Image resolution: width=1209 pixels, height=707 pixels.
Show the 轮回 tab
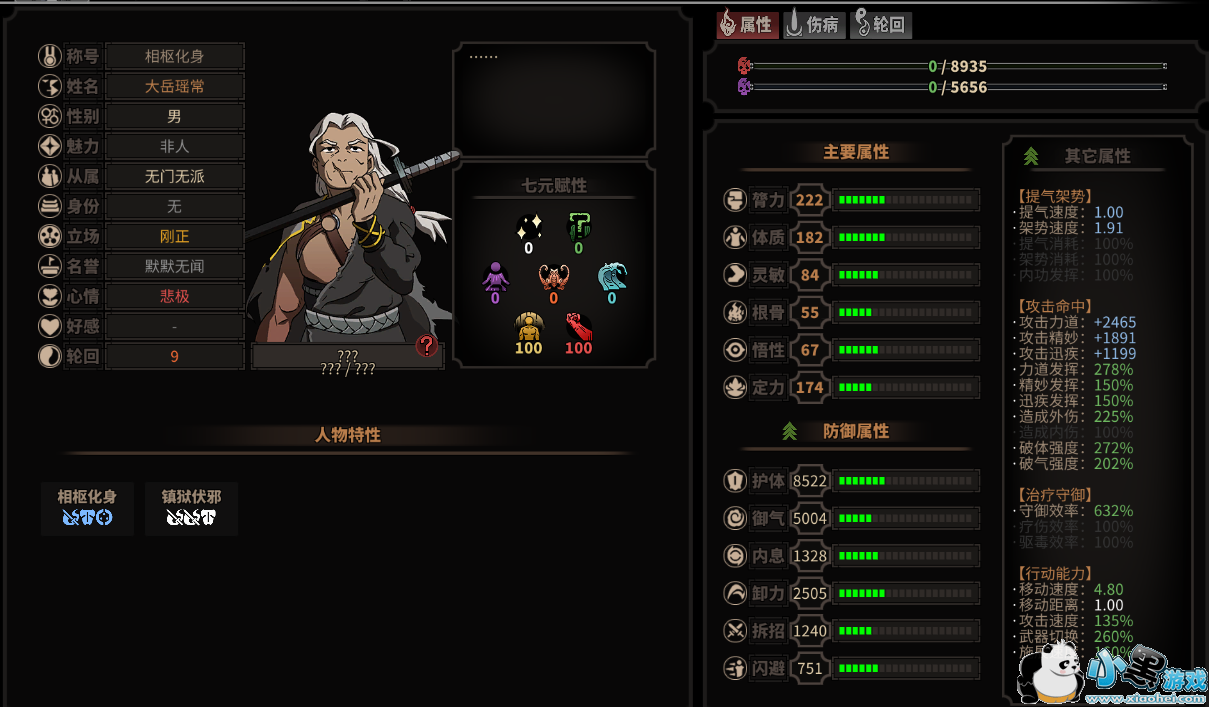click(880, 25)
